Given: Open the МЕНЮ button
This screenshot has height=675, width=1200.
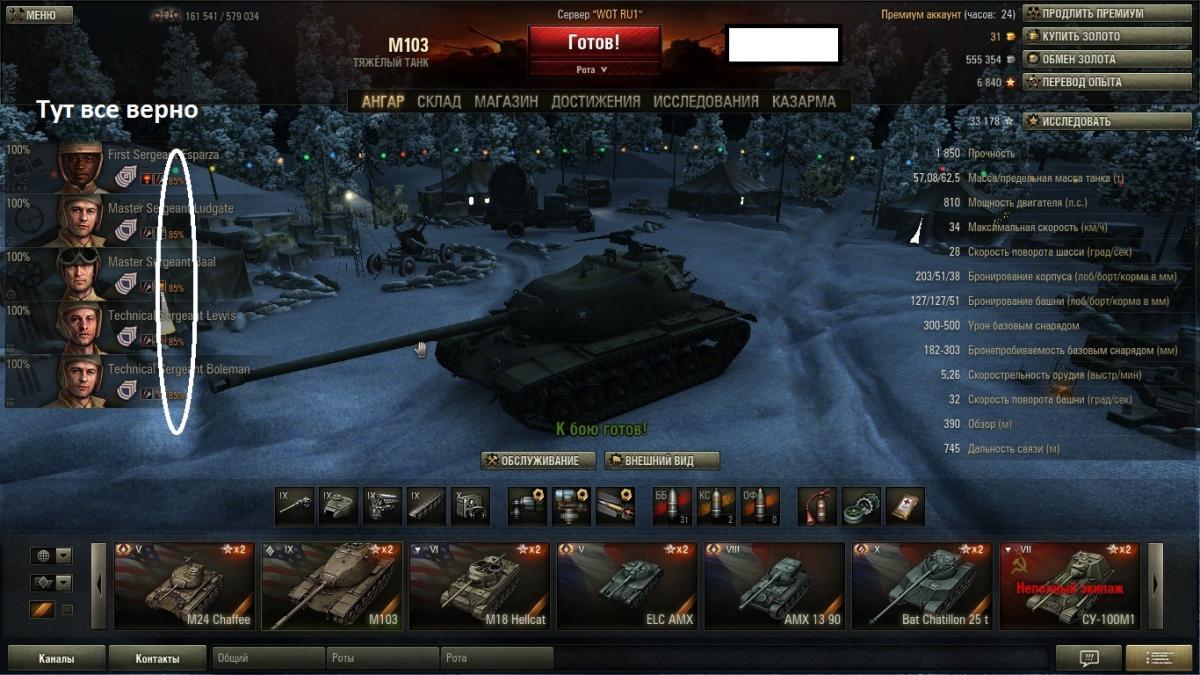Looking at the screenshot, I should 39,15.
